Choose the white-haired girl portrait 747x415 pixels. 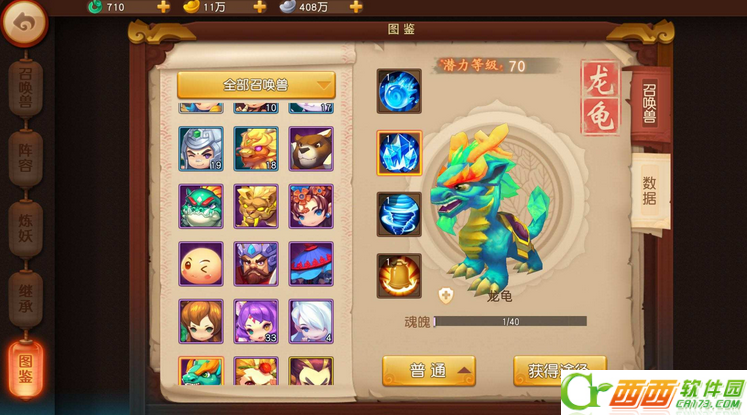coord(310,320)
